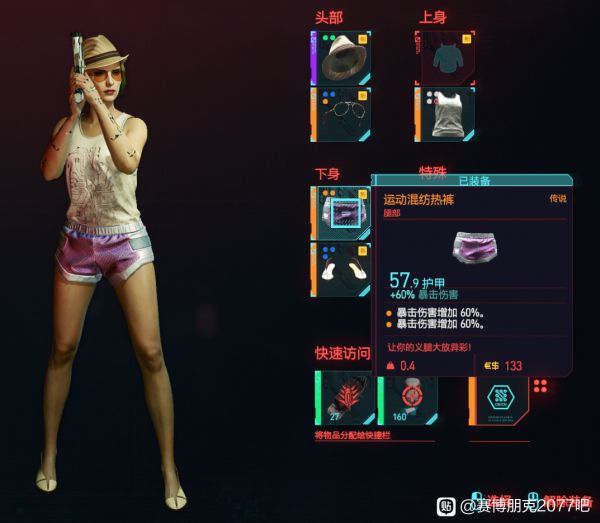
Task: Select the white tank top slot
Action: 445,114
